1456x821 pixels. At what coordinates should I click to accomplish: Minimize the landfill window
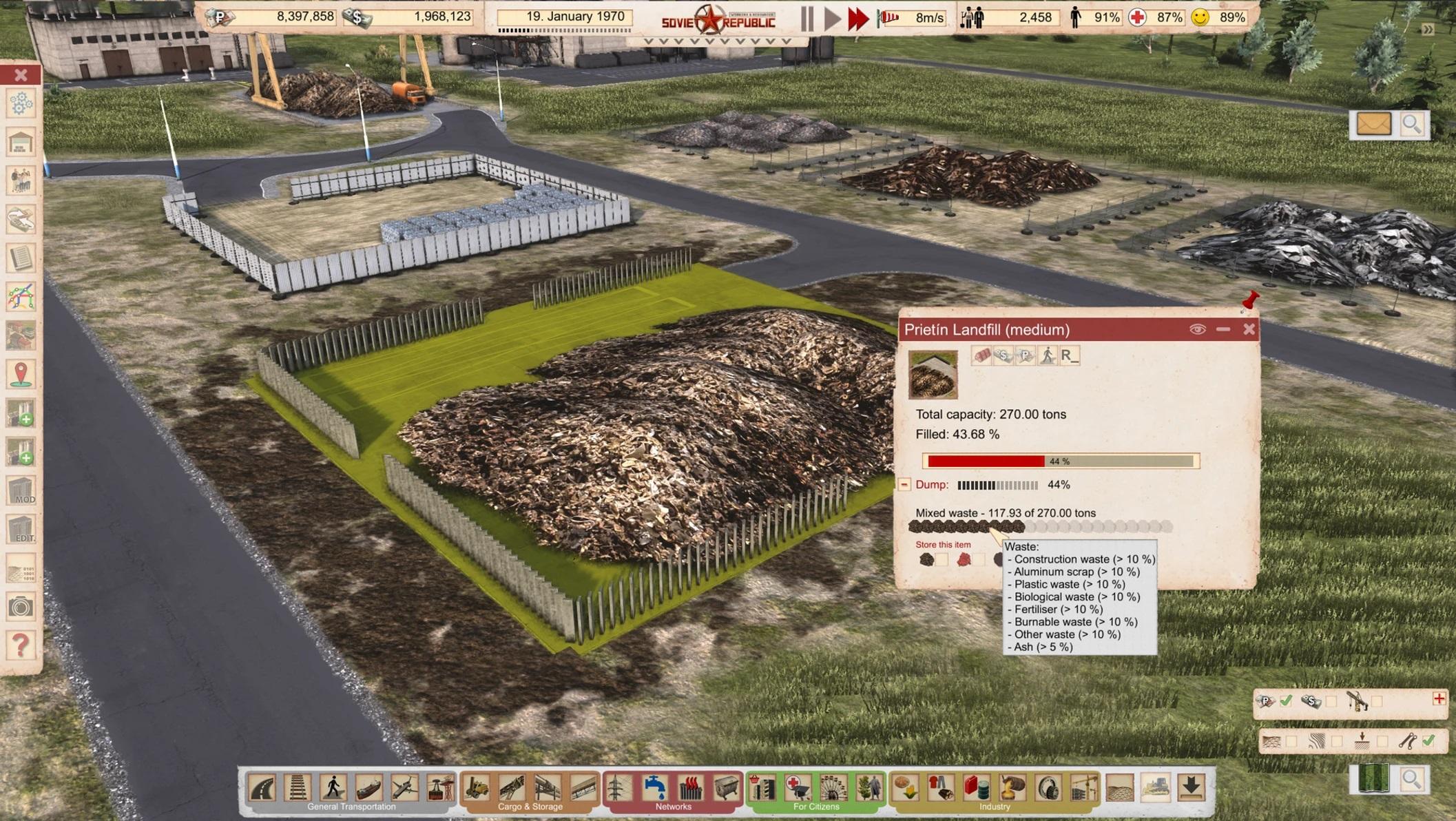(1223, 329)
